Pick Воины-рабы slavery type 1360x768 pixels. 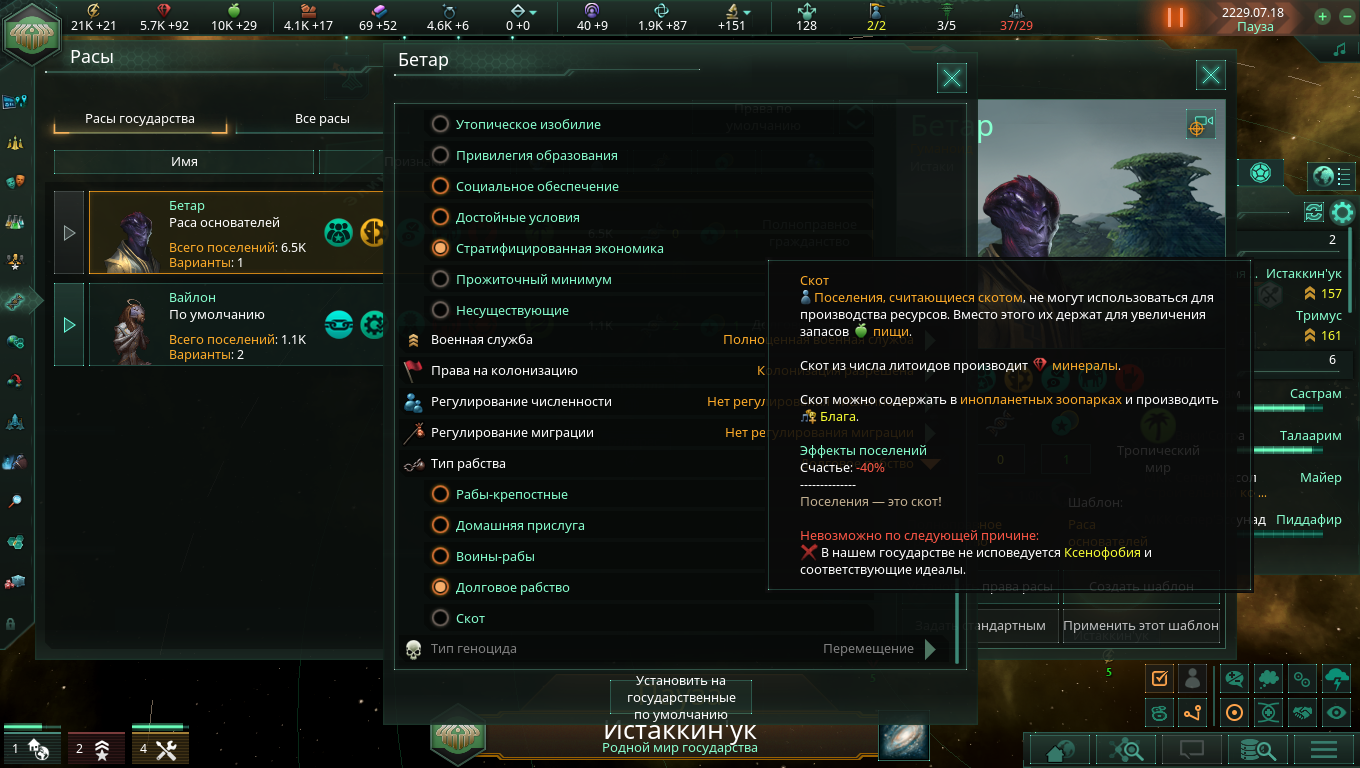pyautogui.click(x=440, y=557)
